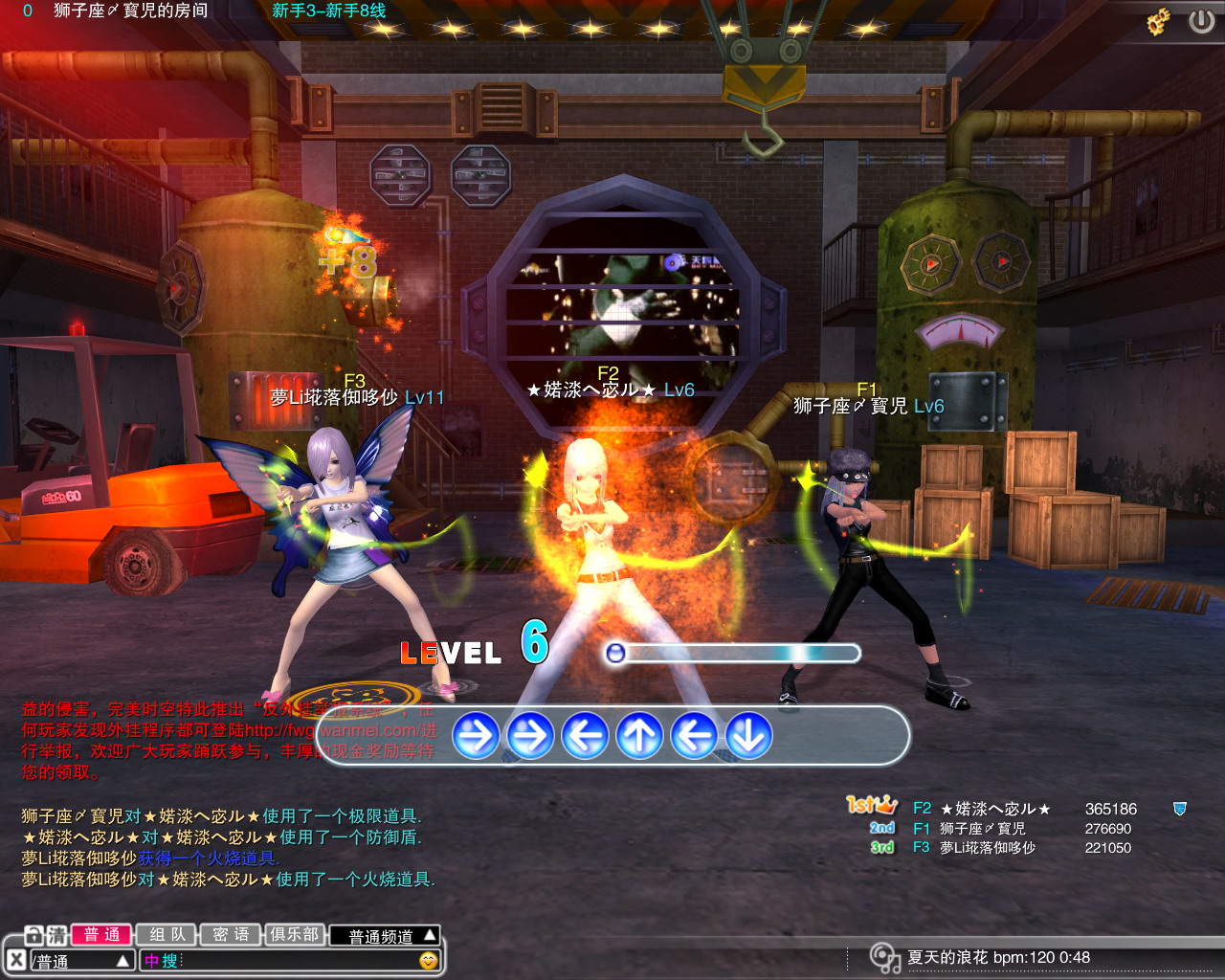The height and width of the screenshot is (980, 1225).
Task: Select third-place player 夢Li埖落伽哆仯 in ranking
Action: point(987,848)
